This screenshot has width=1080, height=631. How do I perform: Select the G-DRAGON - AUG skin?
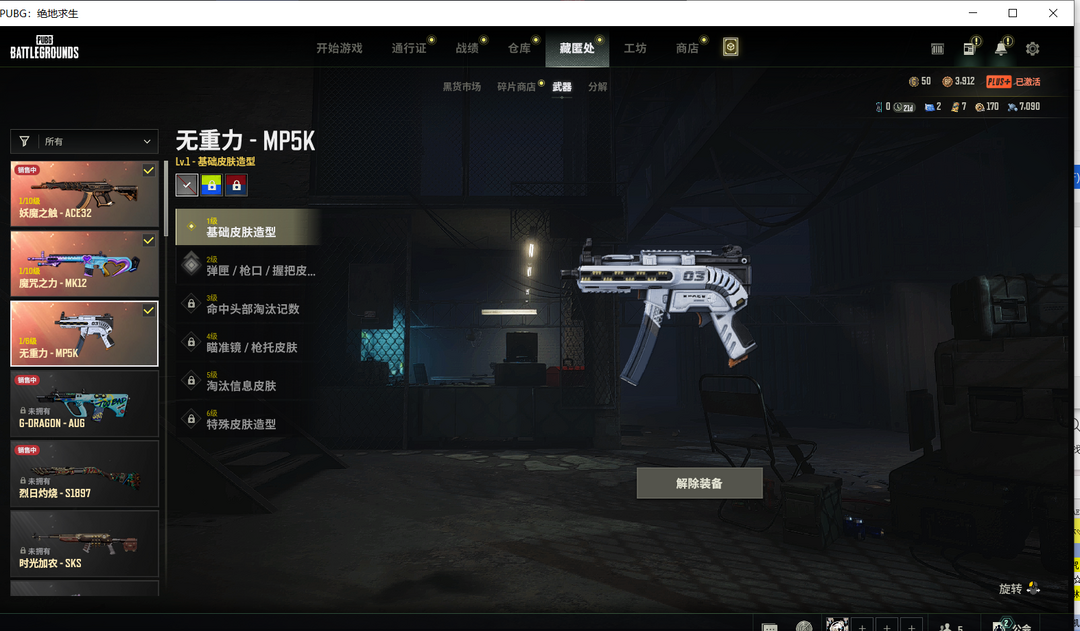click(x=85, y=403)
